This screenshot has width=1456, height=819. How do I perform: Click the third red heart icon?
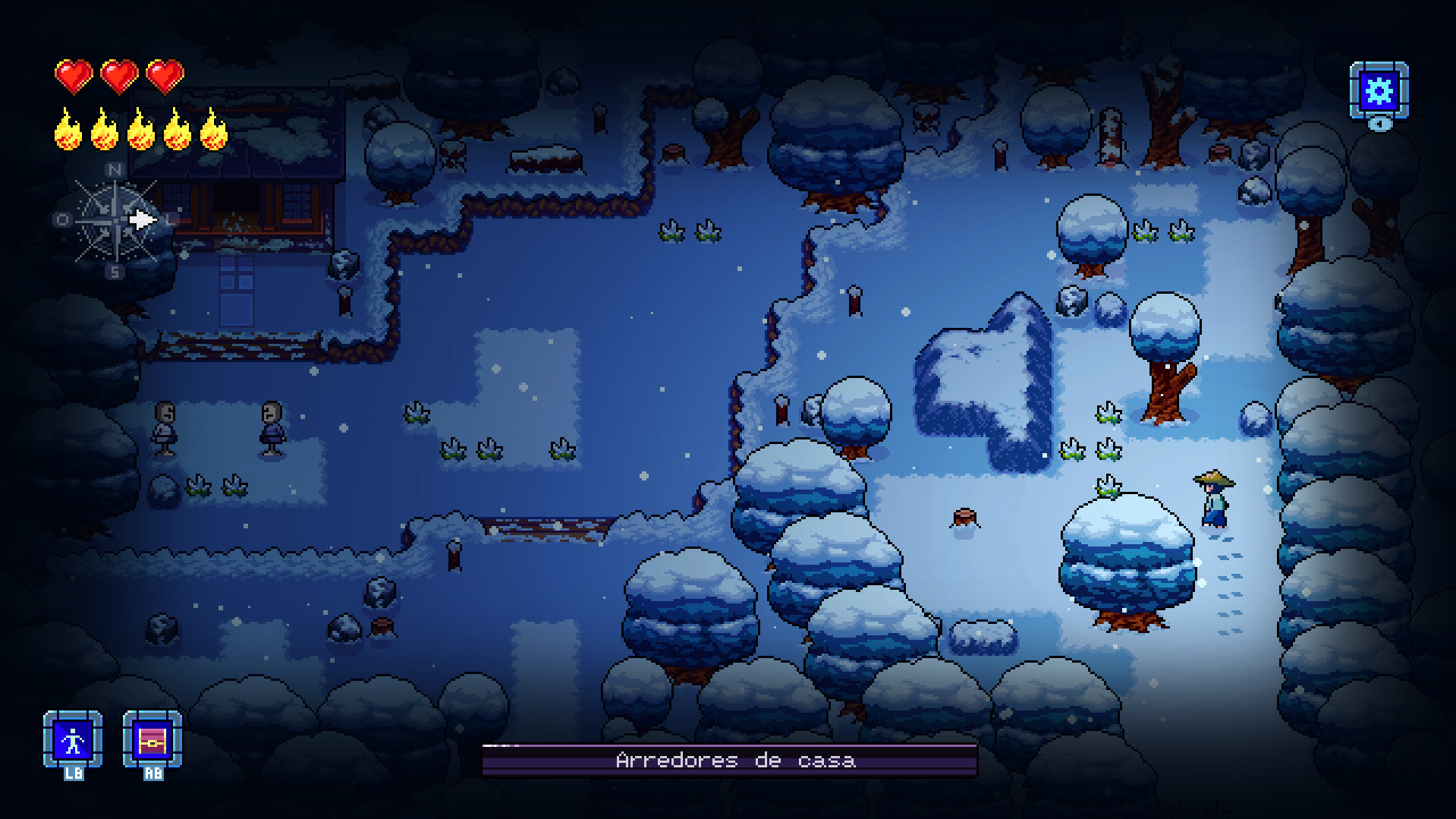point(164,77)
